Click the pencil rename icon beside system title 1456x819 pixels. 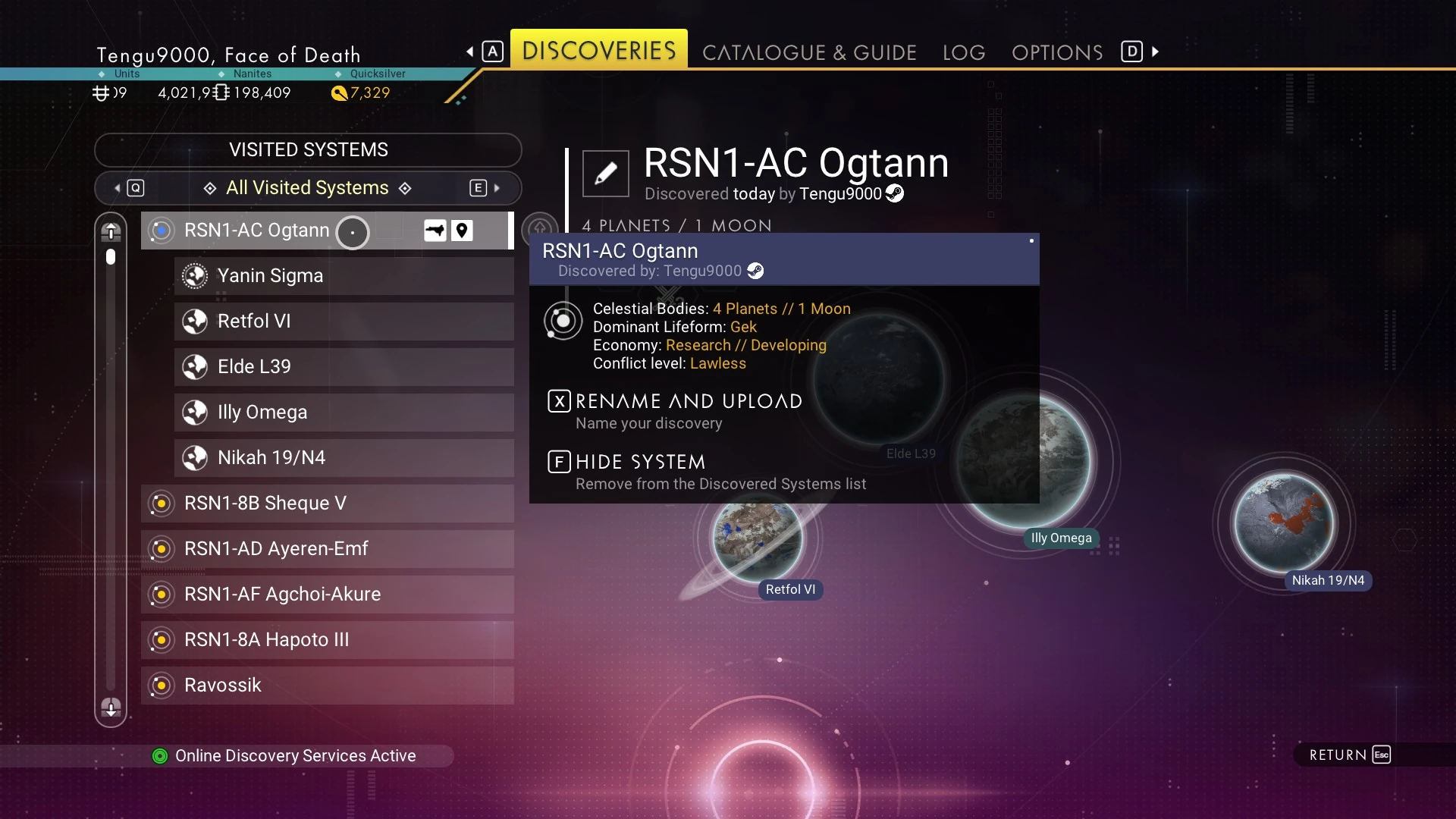605,174
